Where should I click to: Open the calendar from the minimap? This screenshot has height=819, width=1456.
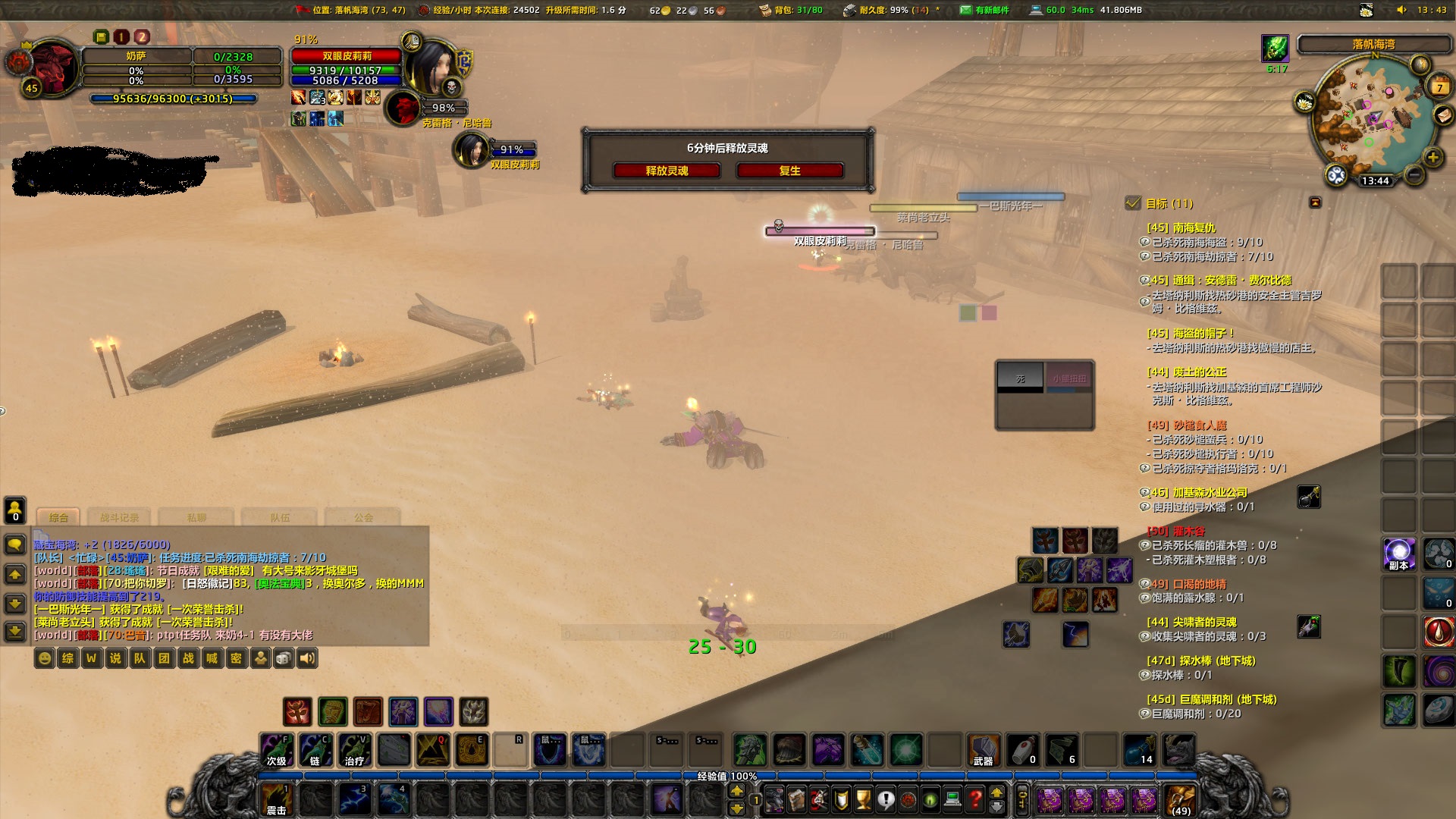1439,86
